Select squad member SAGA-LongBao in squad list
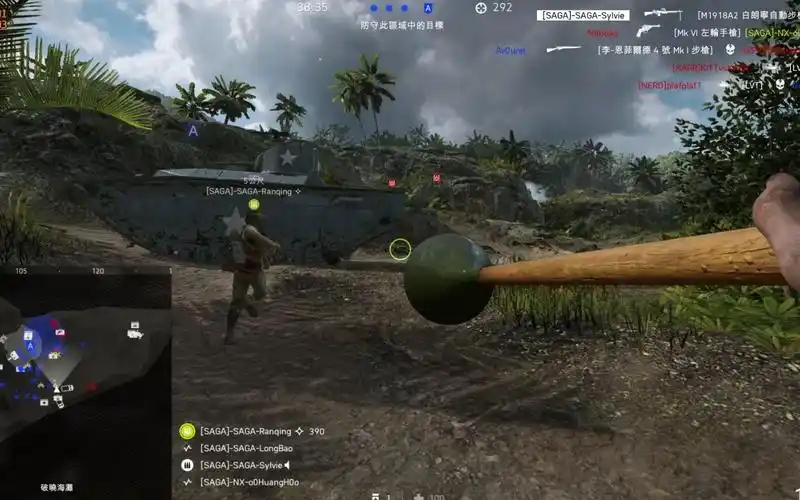The image size is (800, 500). coord(246,448)
